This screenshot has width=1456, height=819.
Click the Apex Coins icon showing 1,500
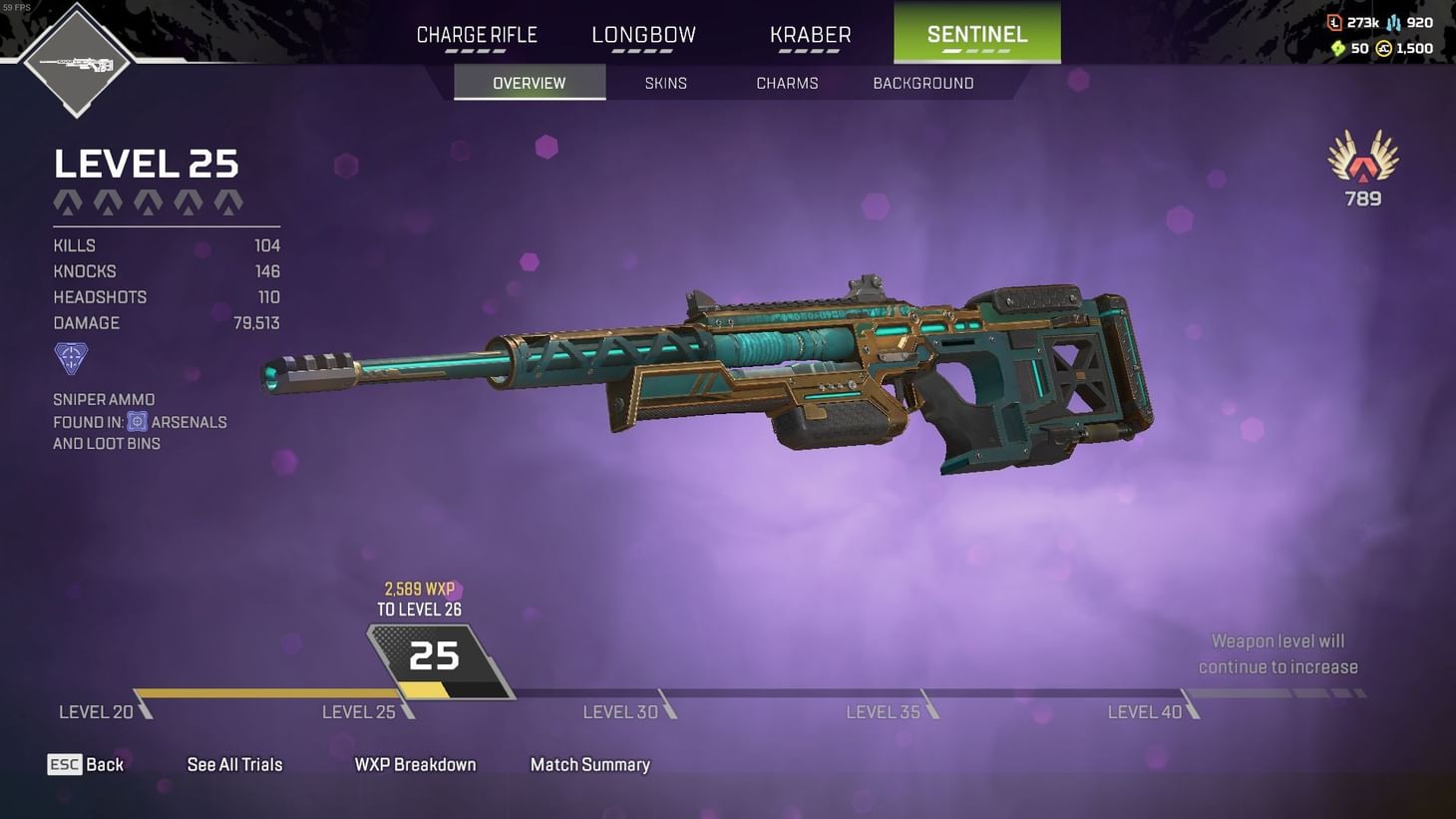1384,48
